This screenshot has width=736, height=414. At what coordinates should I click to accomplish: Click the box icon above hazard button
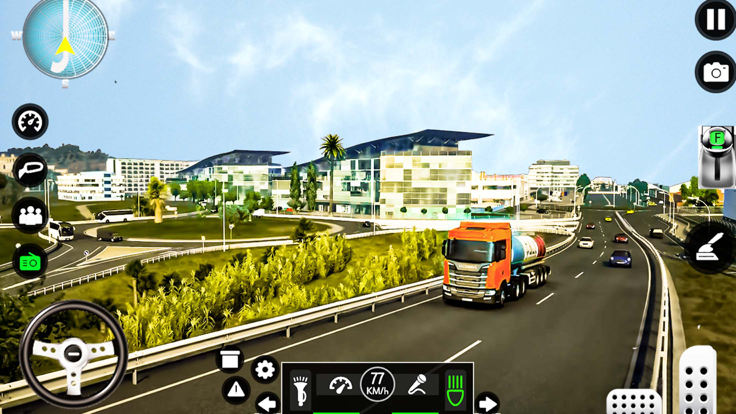pos(230,359)
